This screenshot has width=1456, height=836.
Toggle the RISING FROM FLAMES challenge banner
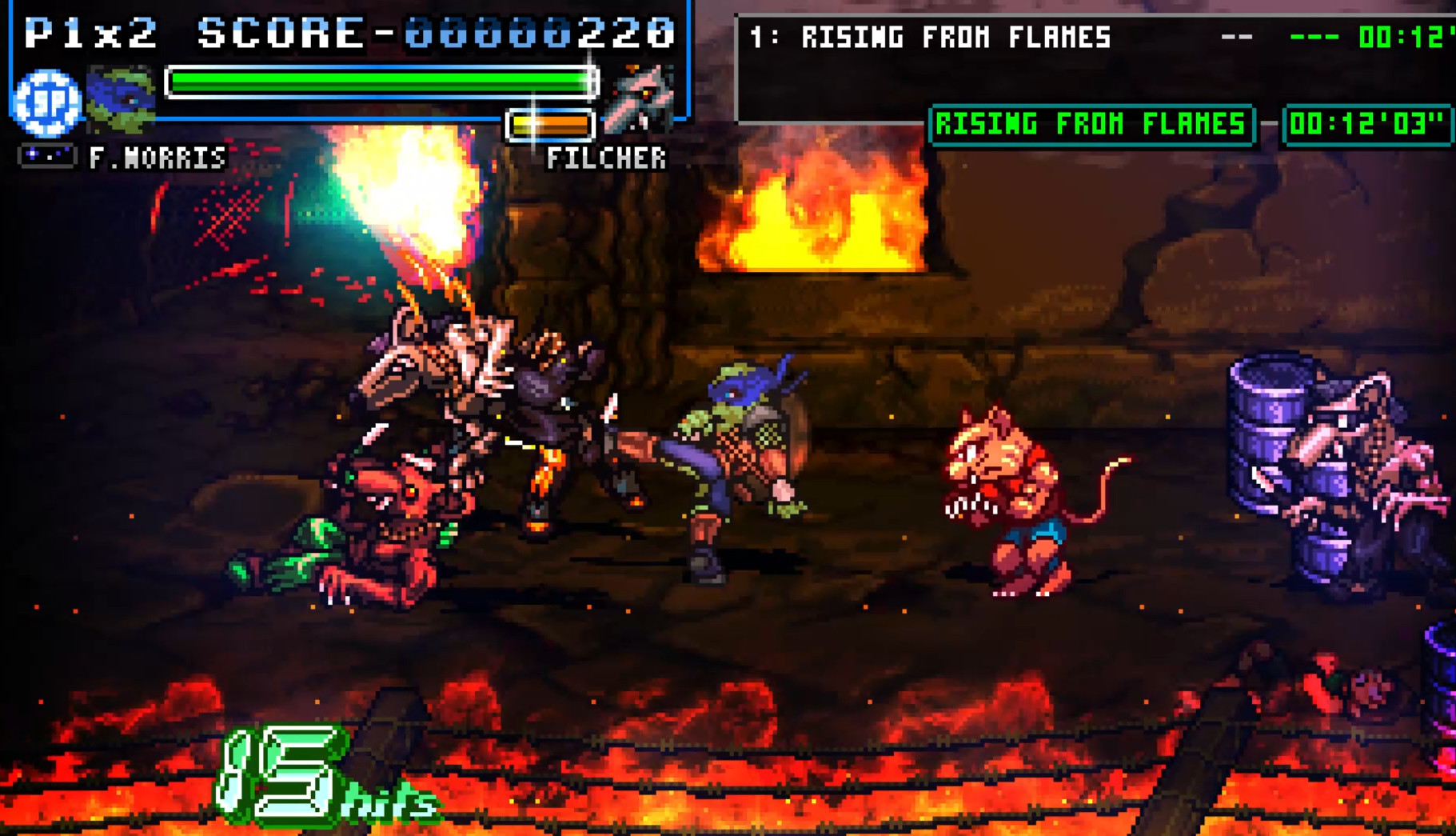(1091, 125)
